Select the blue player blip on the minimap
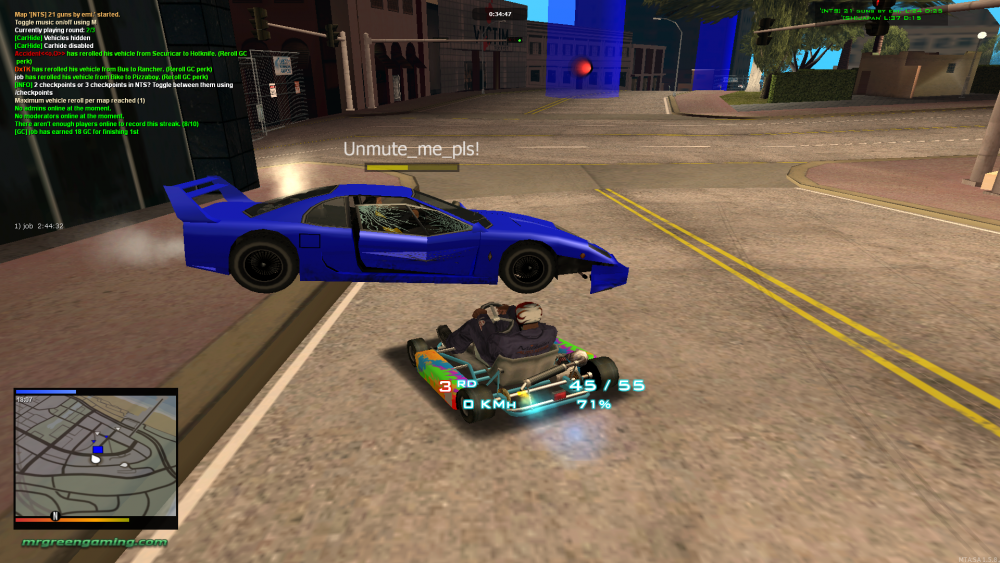 coord(97,451)
